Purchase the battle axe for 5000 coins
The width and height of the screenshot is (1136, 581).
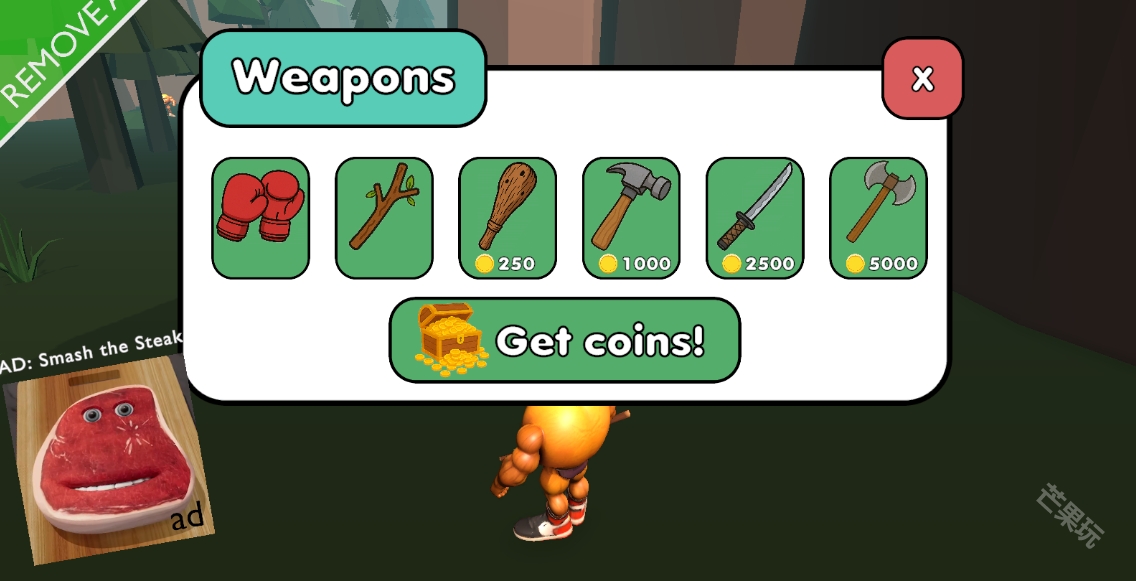878,217
